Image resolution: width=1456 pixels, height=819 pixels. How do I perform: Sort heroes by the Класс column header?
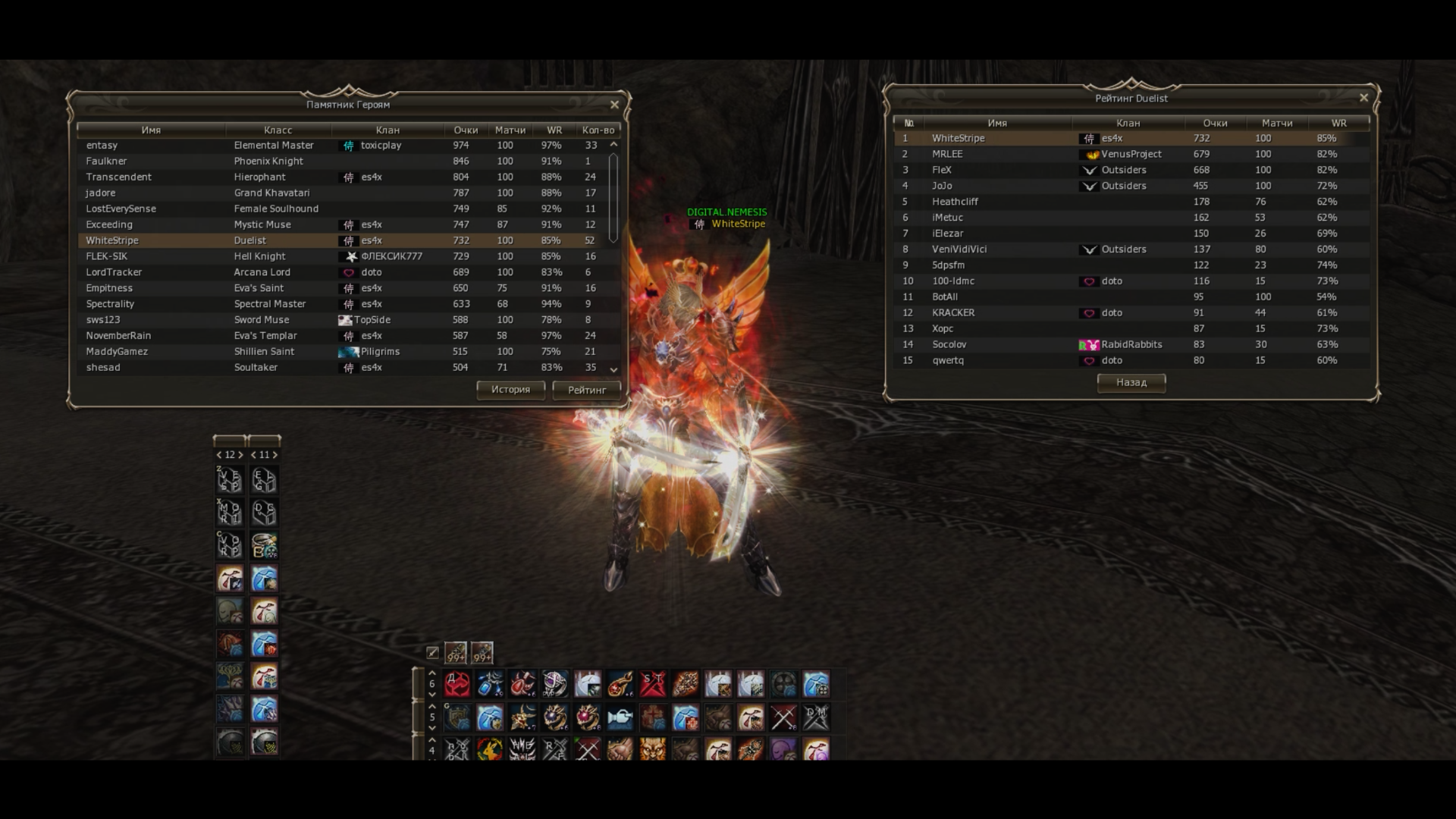(x=278, y=130)
